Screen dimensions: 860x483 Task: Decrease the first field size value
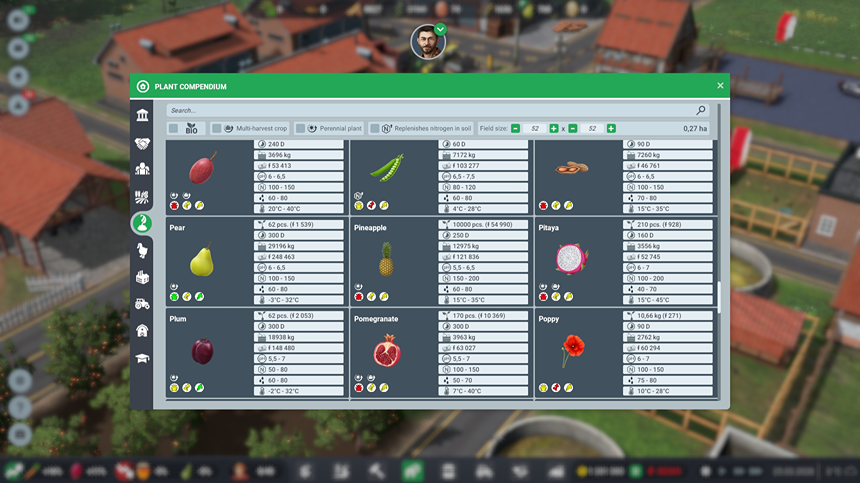point(515,129)
